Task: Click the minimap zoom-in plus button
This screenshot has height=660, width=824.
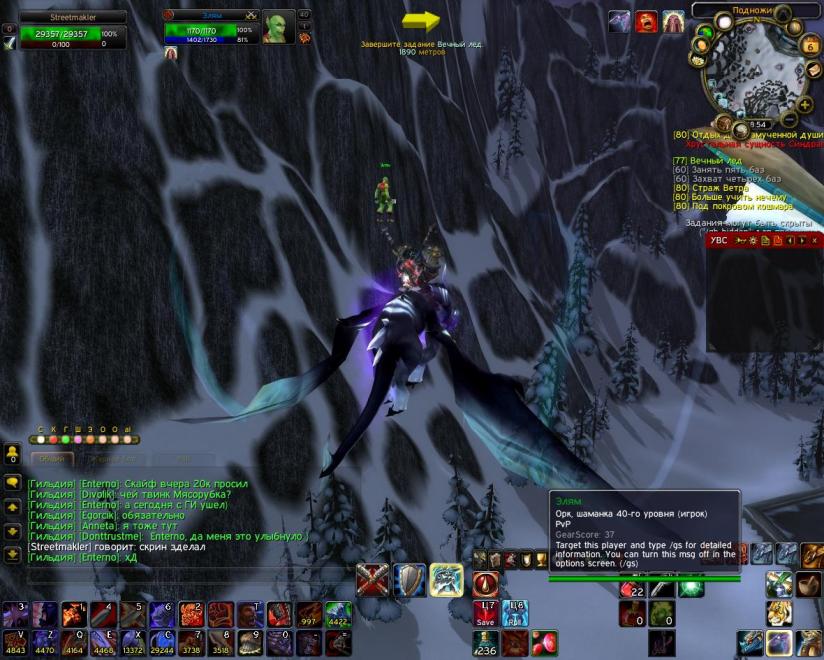Action: pyautogui.click(x=804, y=103)
